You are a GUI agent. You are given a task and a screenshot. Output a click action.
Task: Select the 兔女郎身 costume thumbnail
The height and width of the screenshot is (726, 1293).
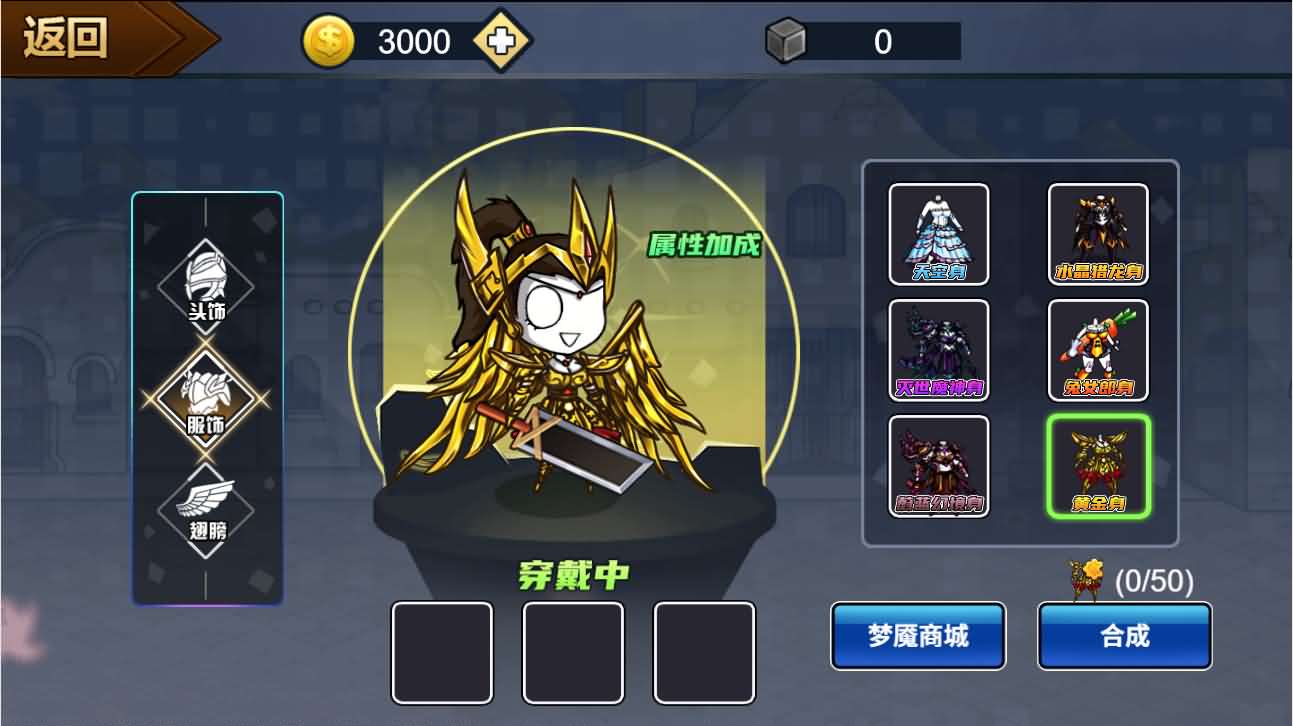pyautogui.click(x=1098, y=350)
